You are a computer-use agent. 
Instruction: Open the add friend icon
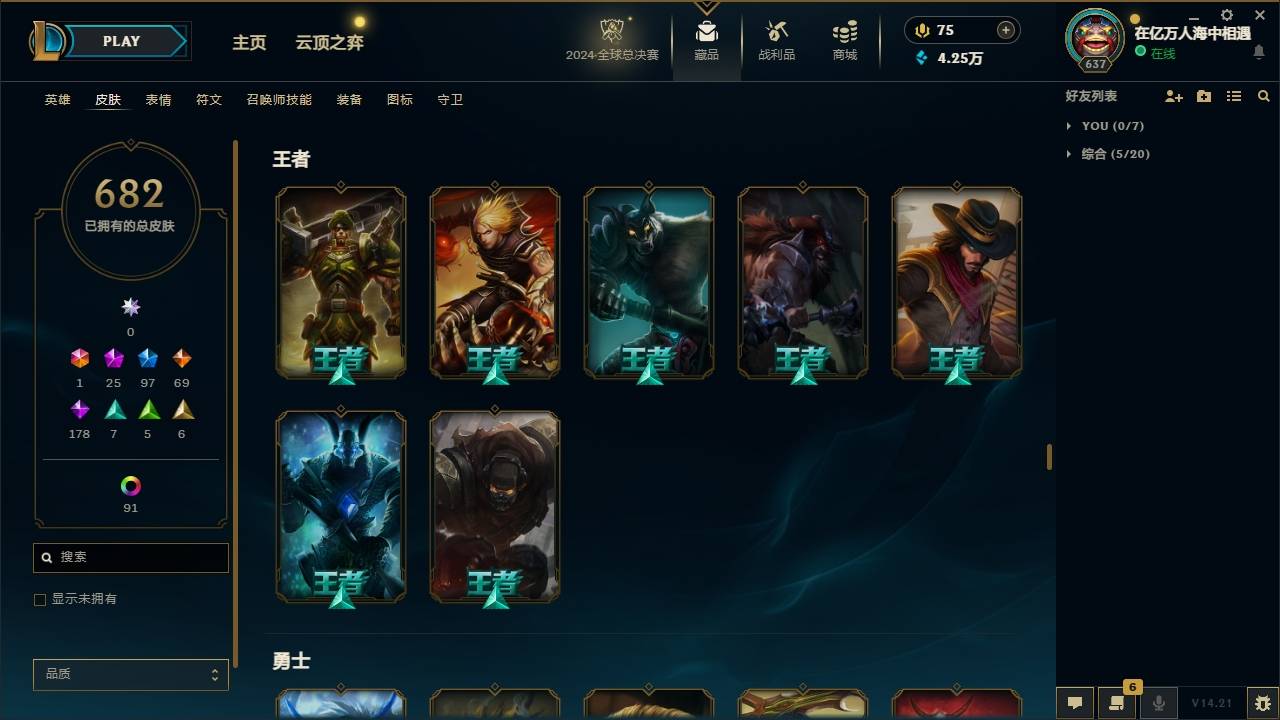[x=1174, y=95]
